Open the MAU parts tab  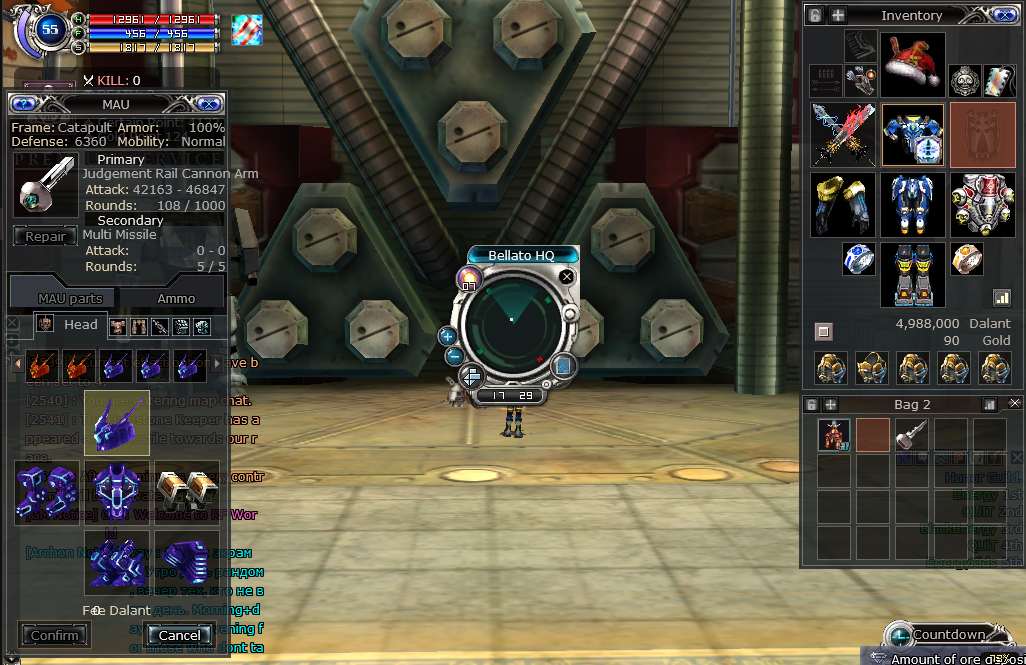pyautogui.click(x=70, y=298)
